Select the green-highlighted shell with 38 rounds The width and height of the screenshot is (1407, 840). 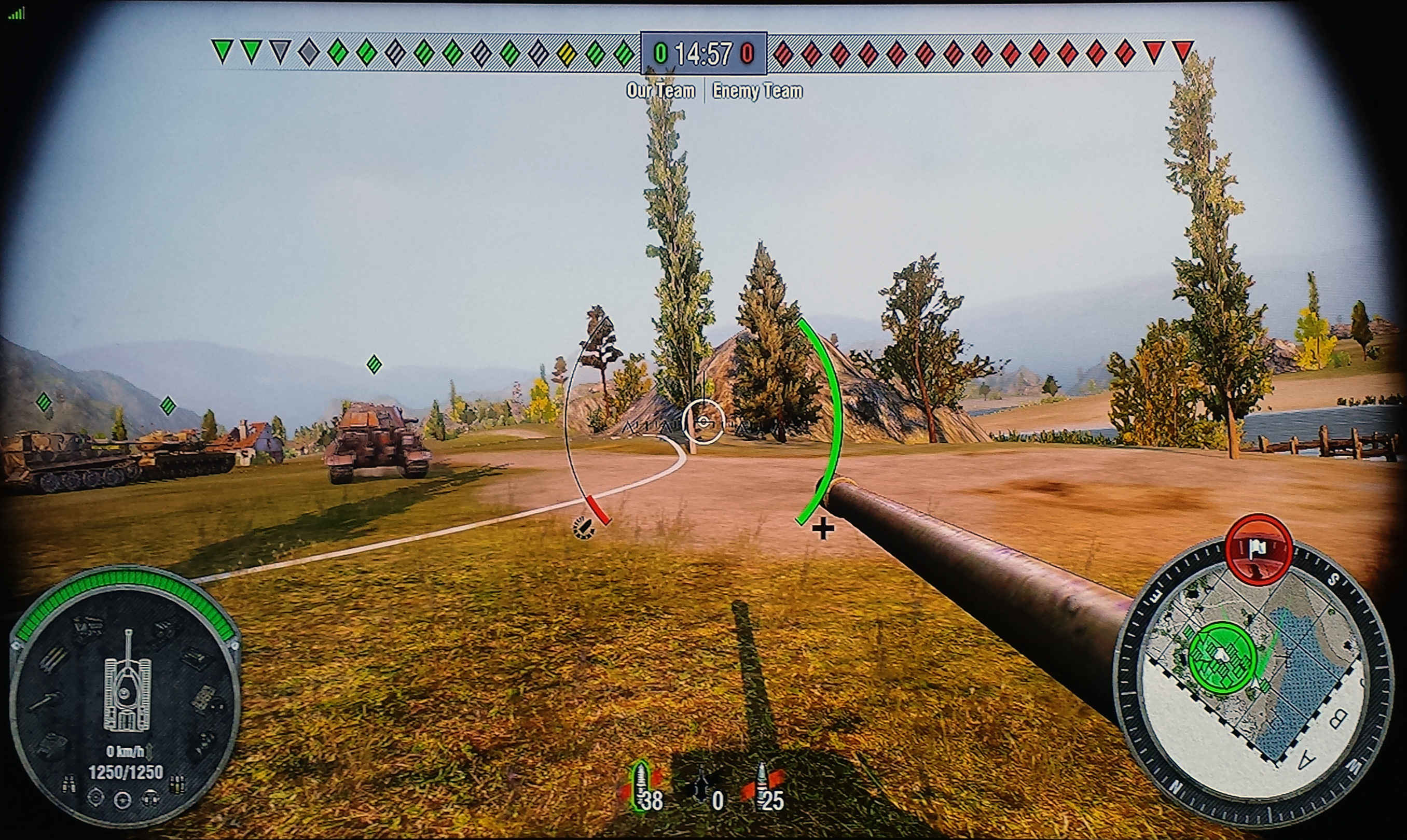[x=642, y=786]
